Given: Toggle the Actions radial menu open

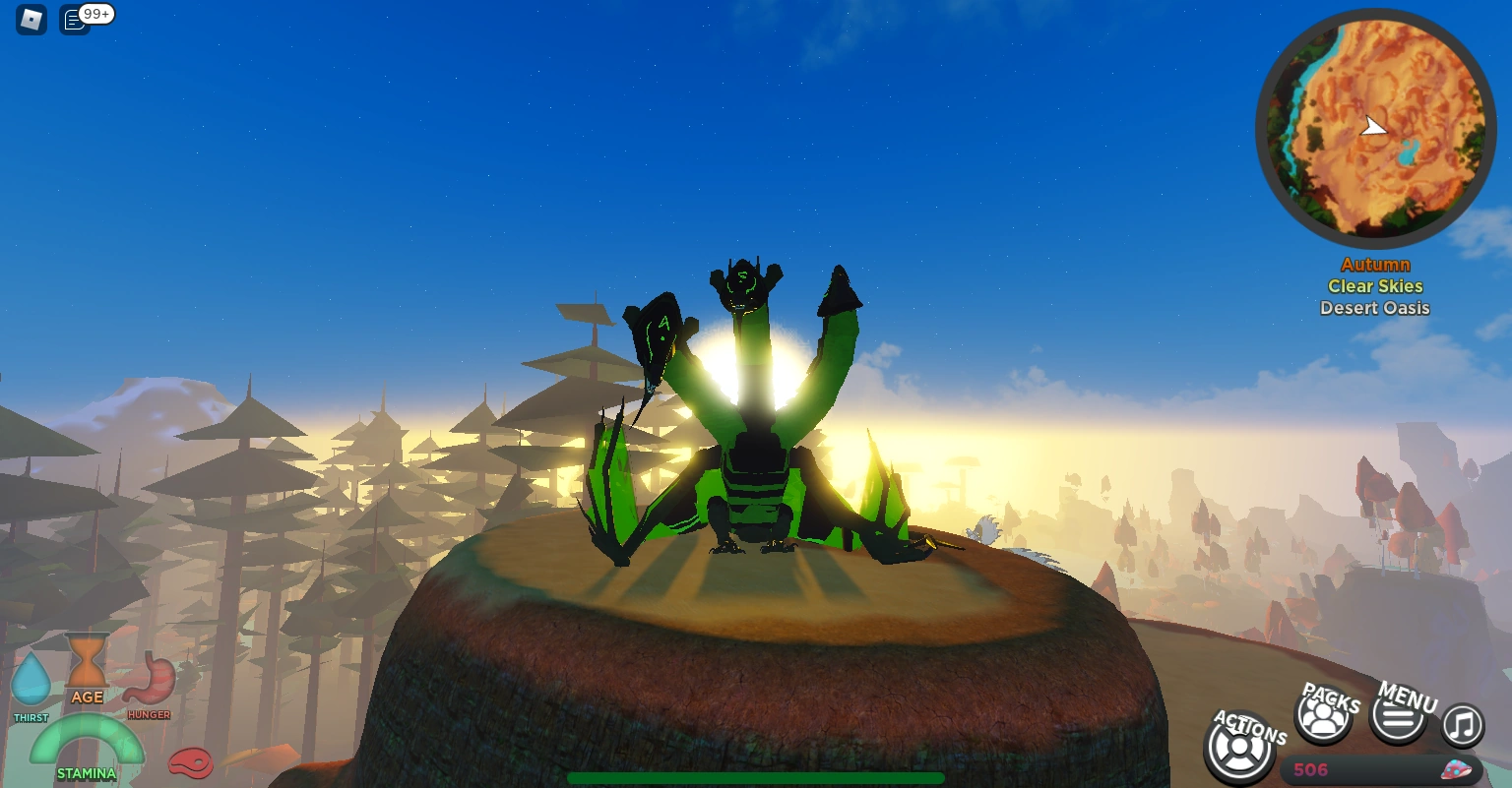Looking at the screenshot, I should (1239, 748).
